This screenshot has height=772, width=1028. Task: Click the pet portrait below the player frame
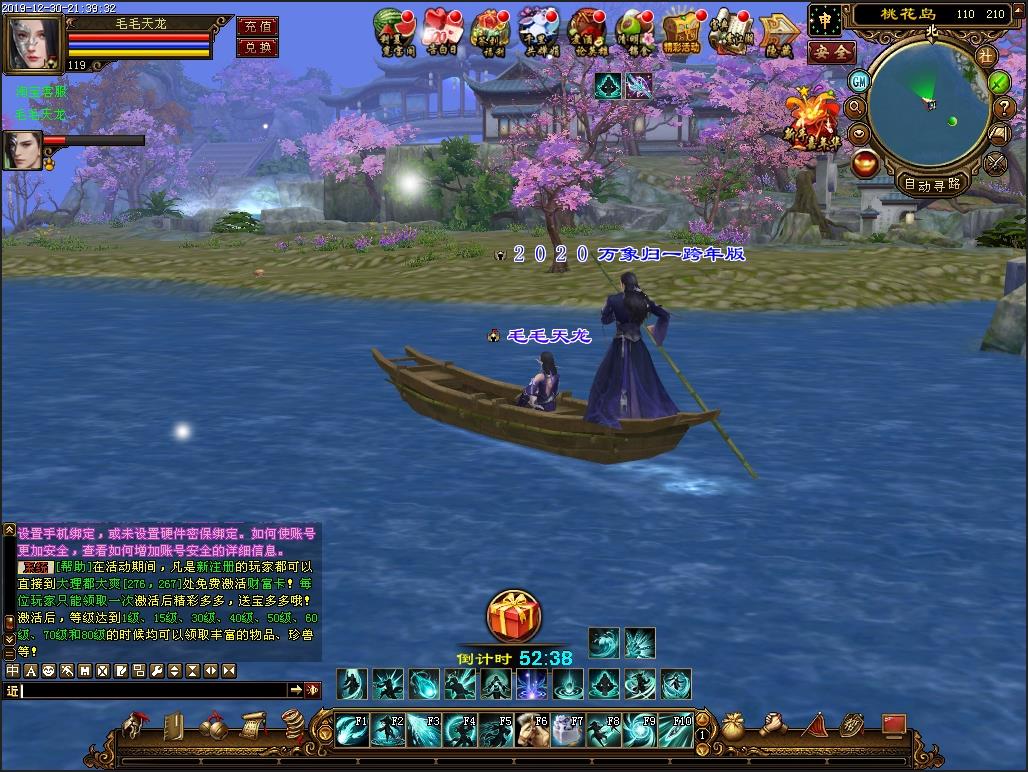(22, 150)
